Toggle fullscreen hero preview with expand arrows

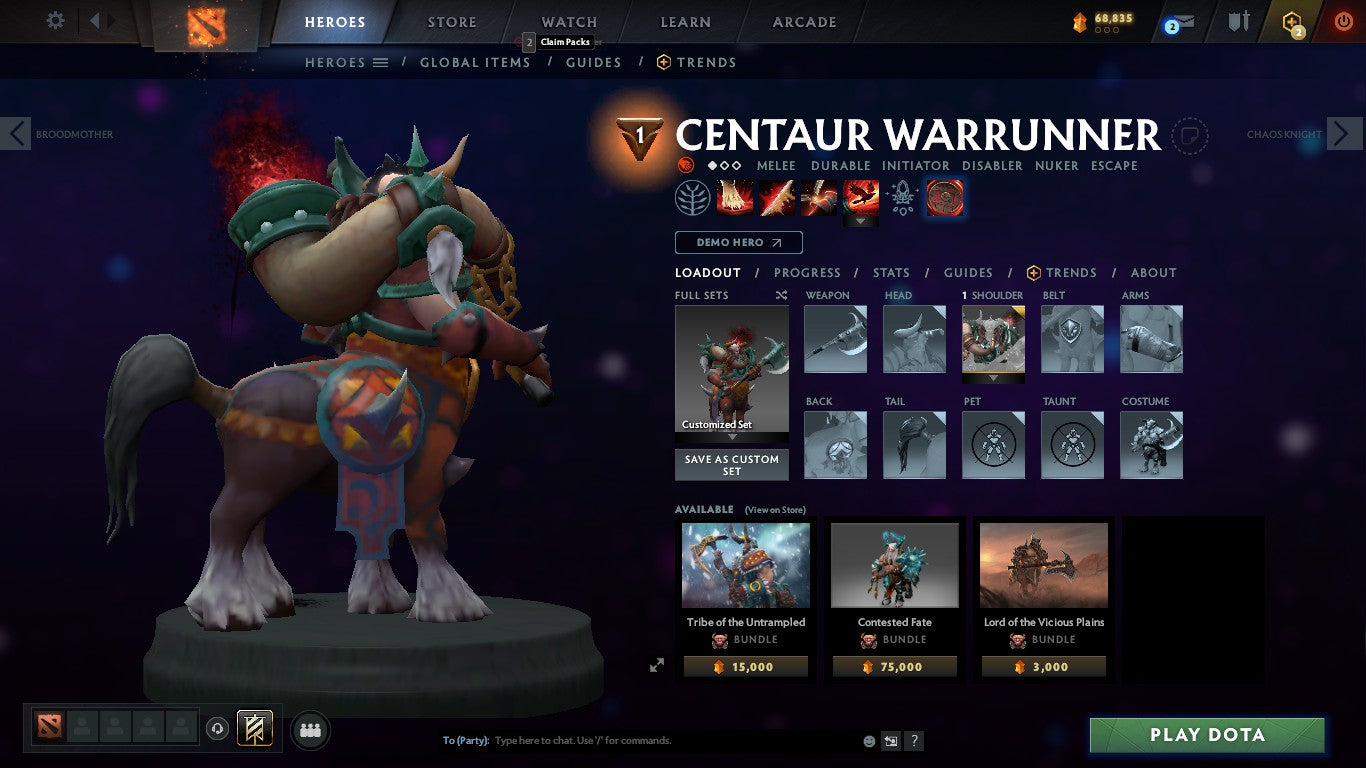[657, 664]
